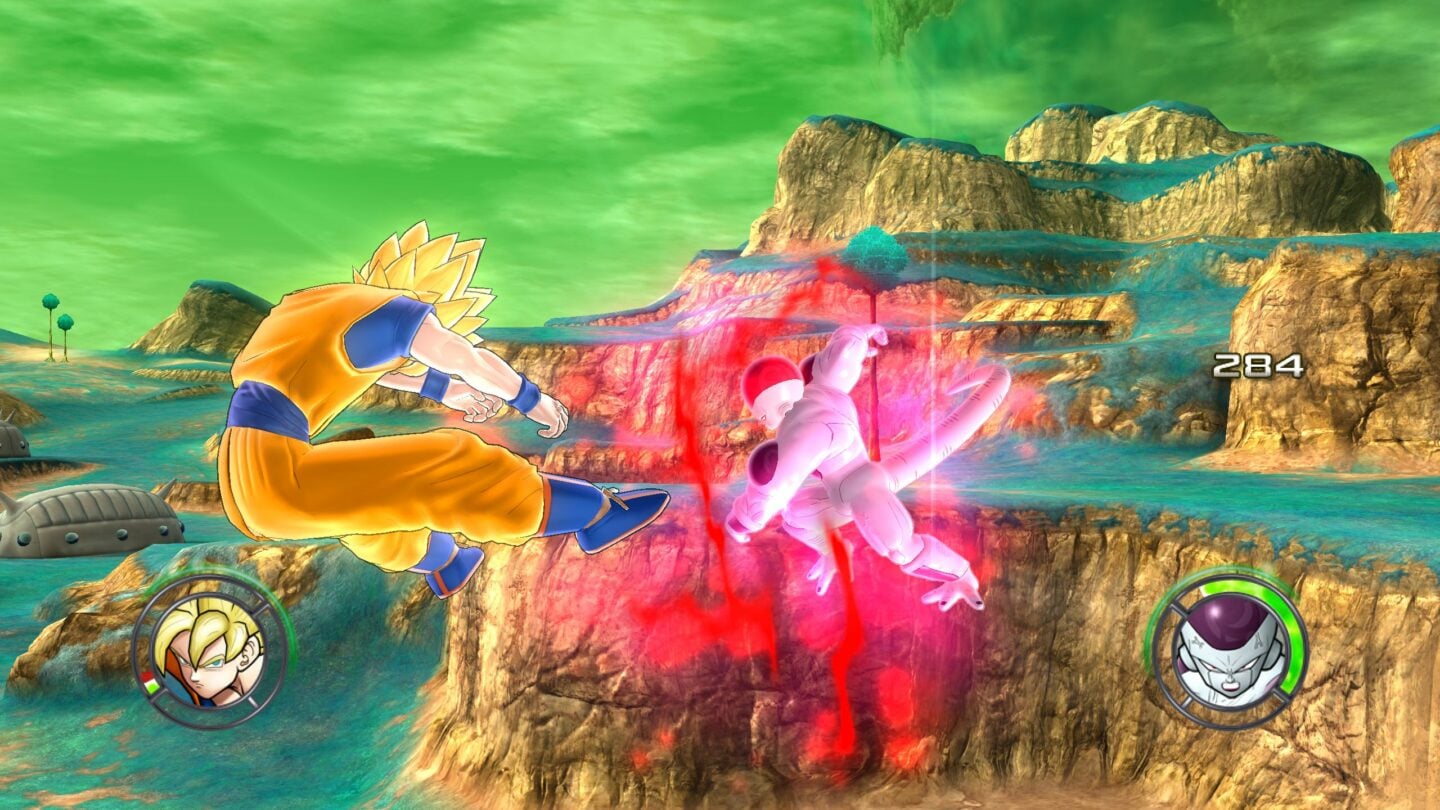Select the green stock indicator near Goku's portrait
The height and width of the screenshot is (810, 1440).
[151, 688]
